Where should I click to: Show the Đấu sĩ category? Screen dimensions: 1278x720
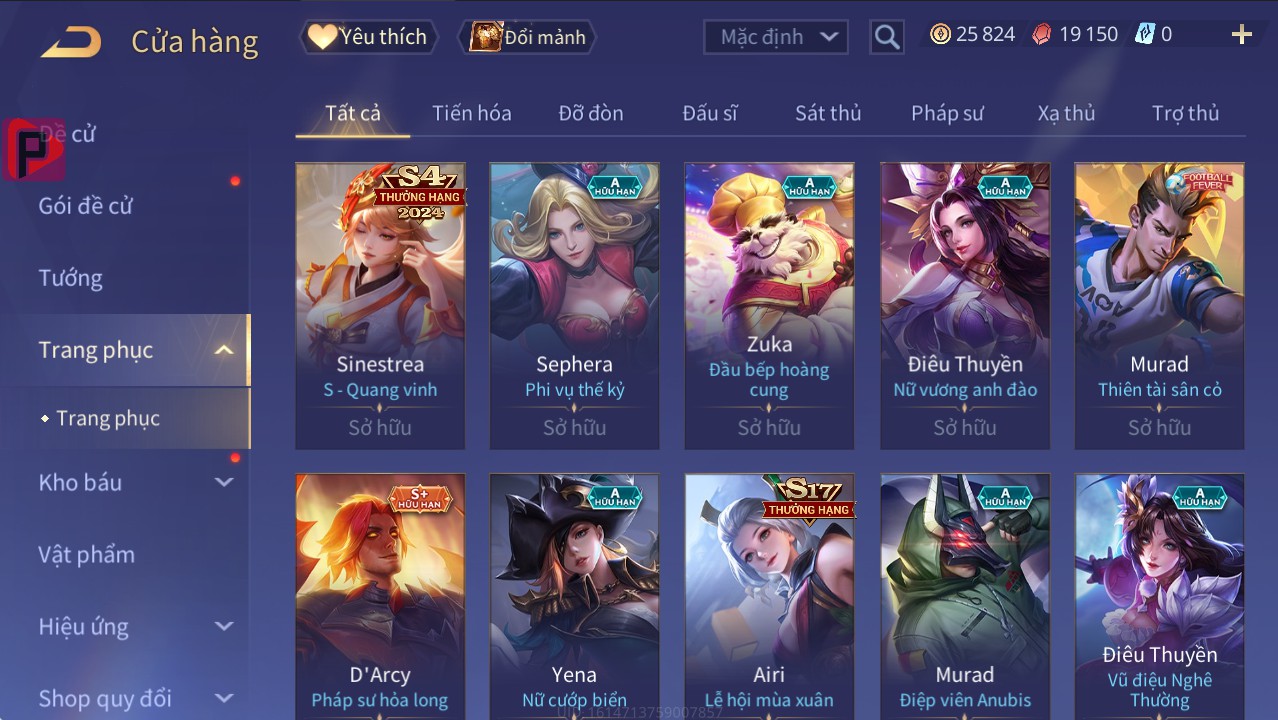(709, 113)
